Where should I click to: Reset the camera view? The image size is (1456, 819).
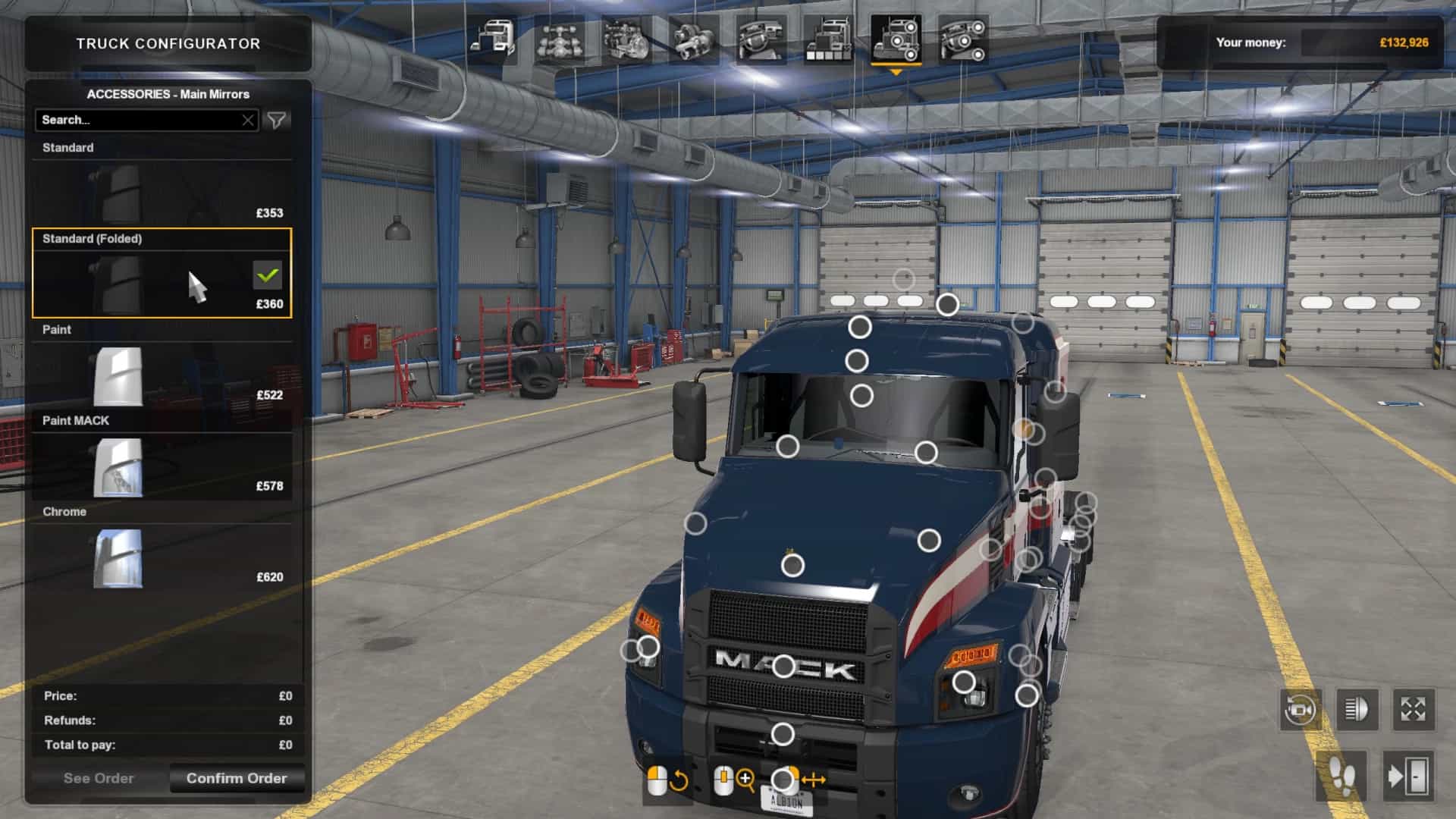pyautogui.click(x=1300, y=710)
